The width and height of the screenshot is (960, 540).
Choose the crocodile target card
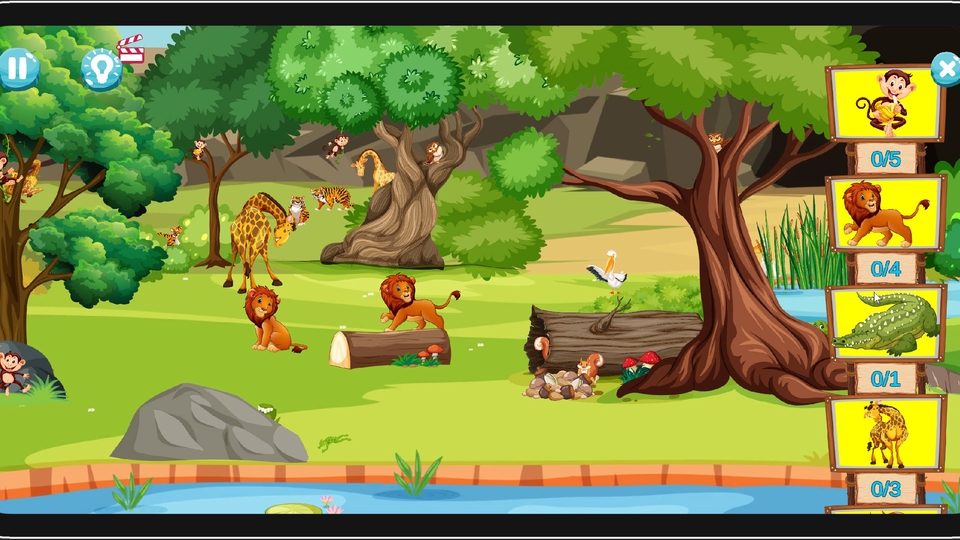(886, 323)
